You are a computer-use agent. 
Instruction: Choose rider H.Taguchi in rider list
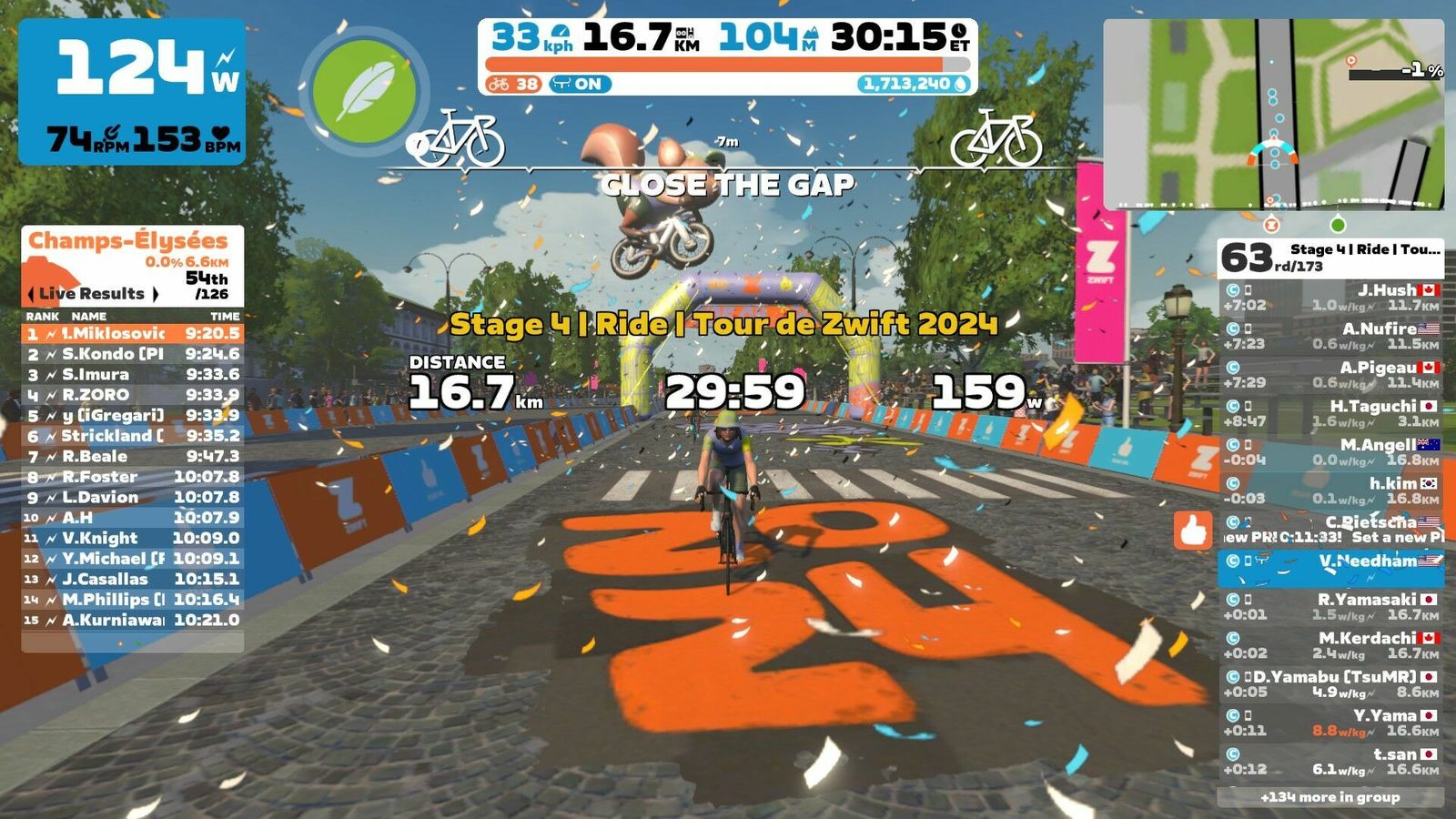pos(1330,413)
